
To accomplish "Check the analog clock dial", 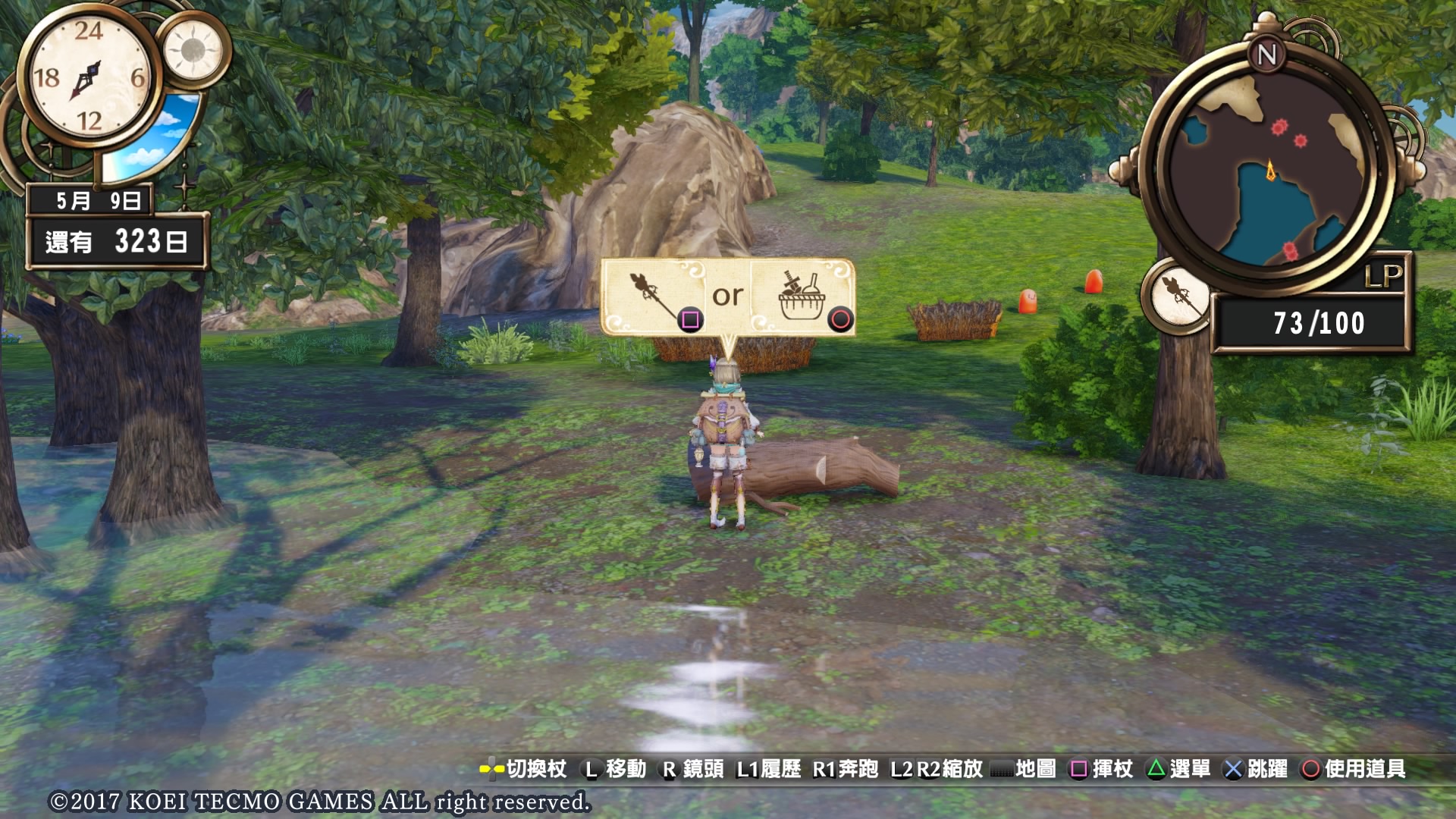I will 89,77.
